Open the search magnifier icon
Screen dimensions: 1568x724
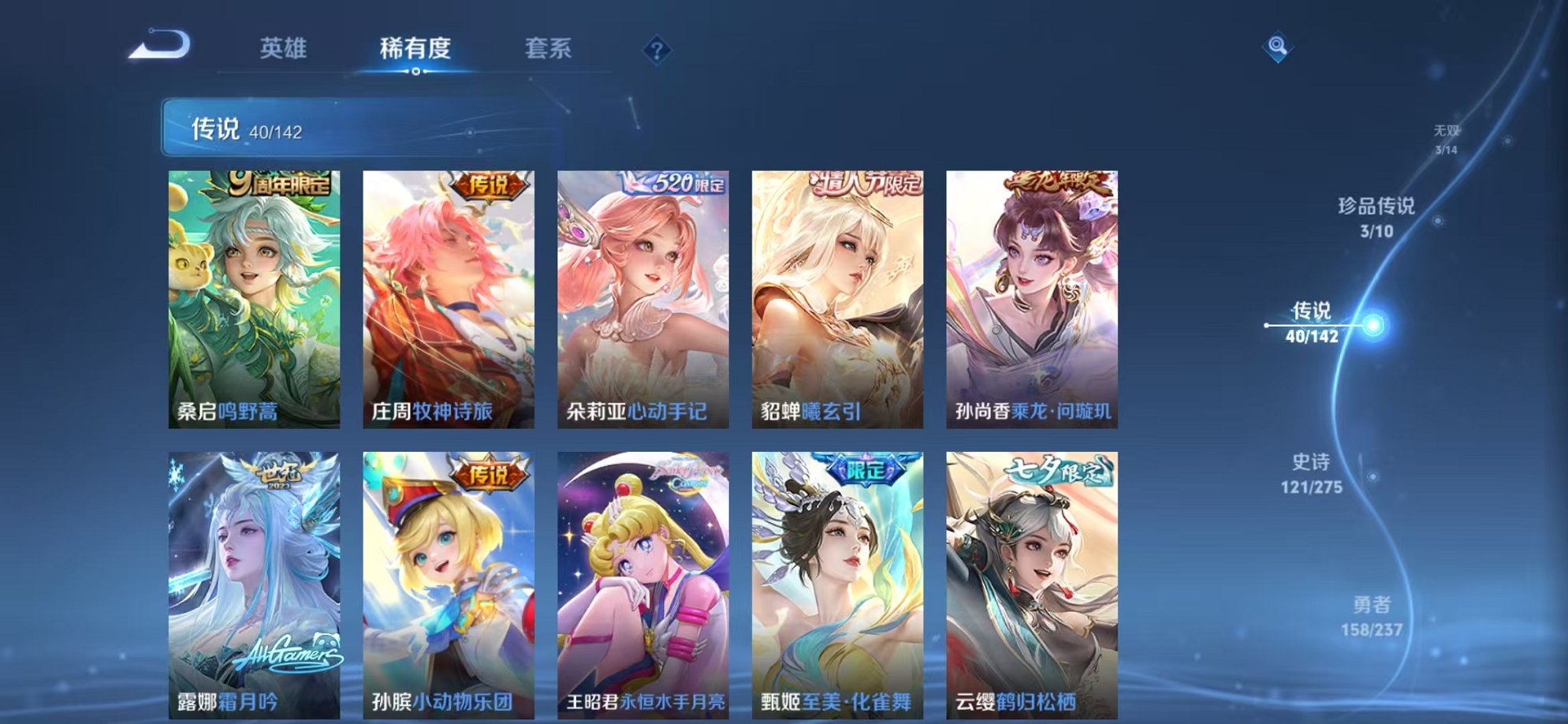(x=1279, y=45)
